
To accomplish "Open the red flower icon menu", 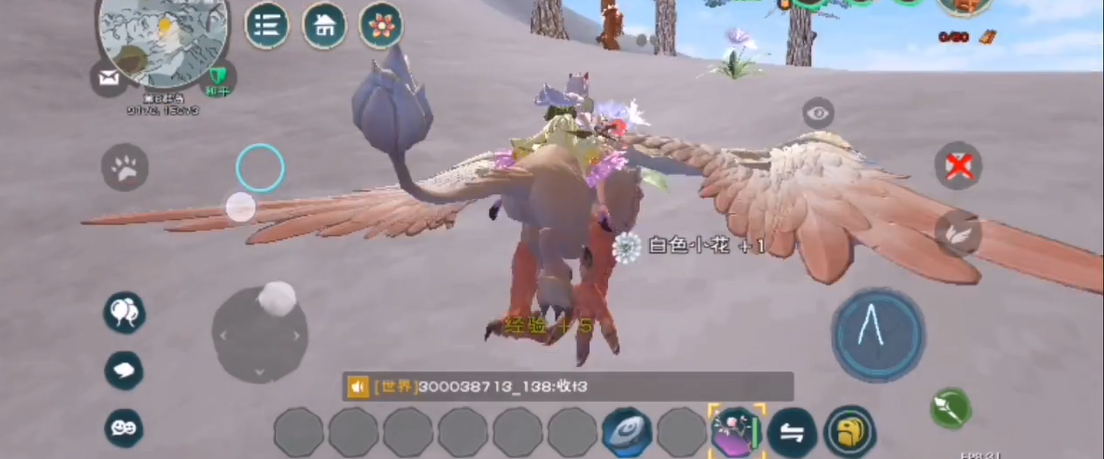I will (381, 25).
